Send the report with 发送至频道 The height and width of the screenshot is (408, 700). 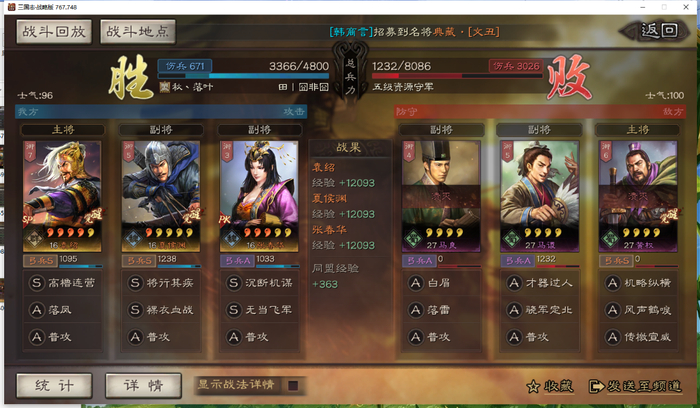point(635,385)
